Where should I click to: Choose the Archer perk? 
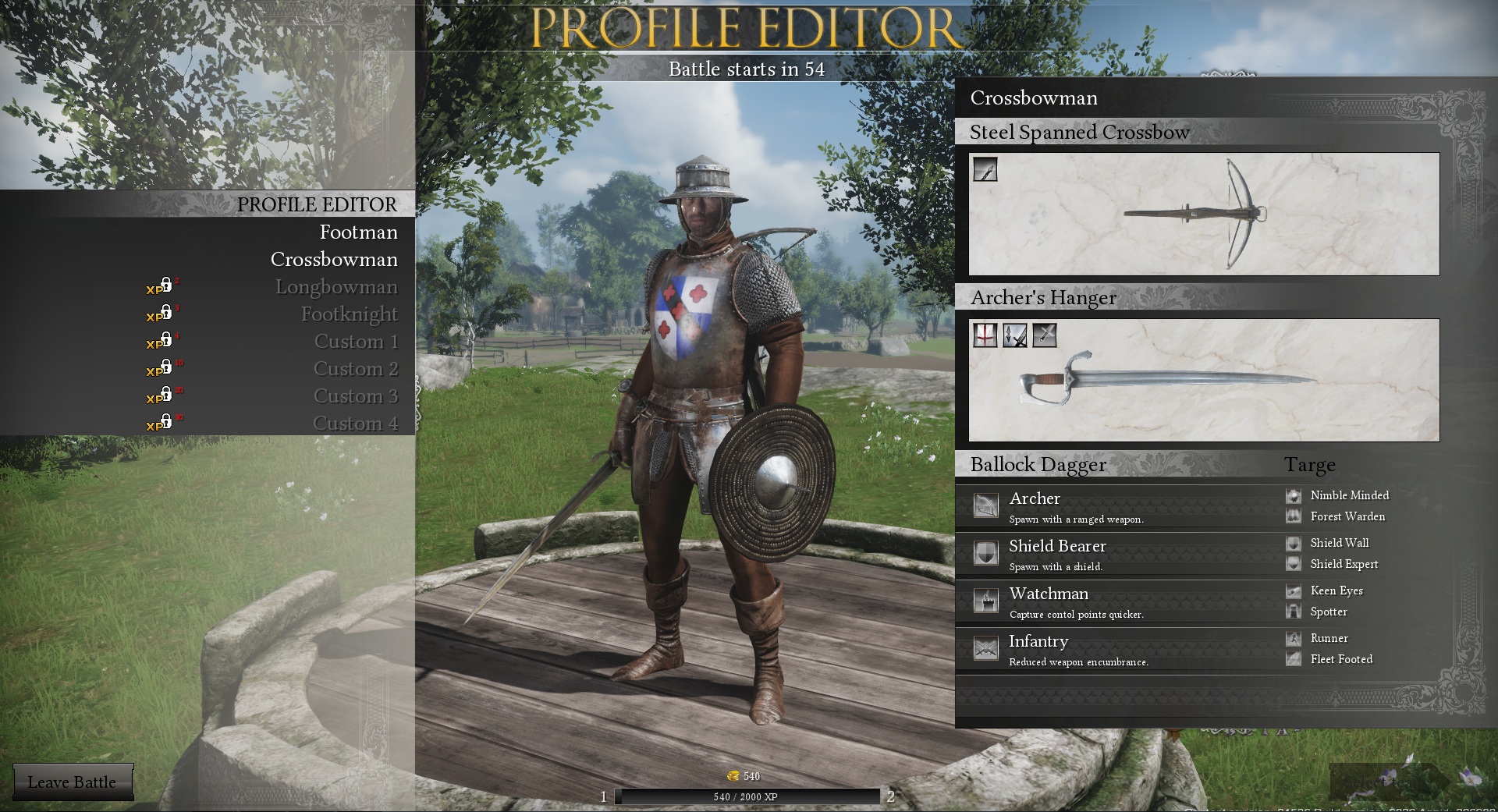[x=1035, y=499]
